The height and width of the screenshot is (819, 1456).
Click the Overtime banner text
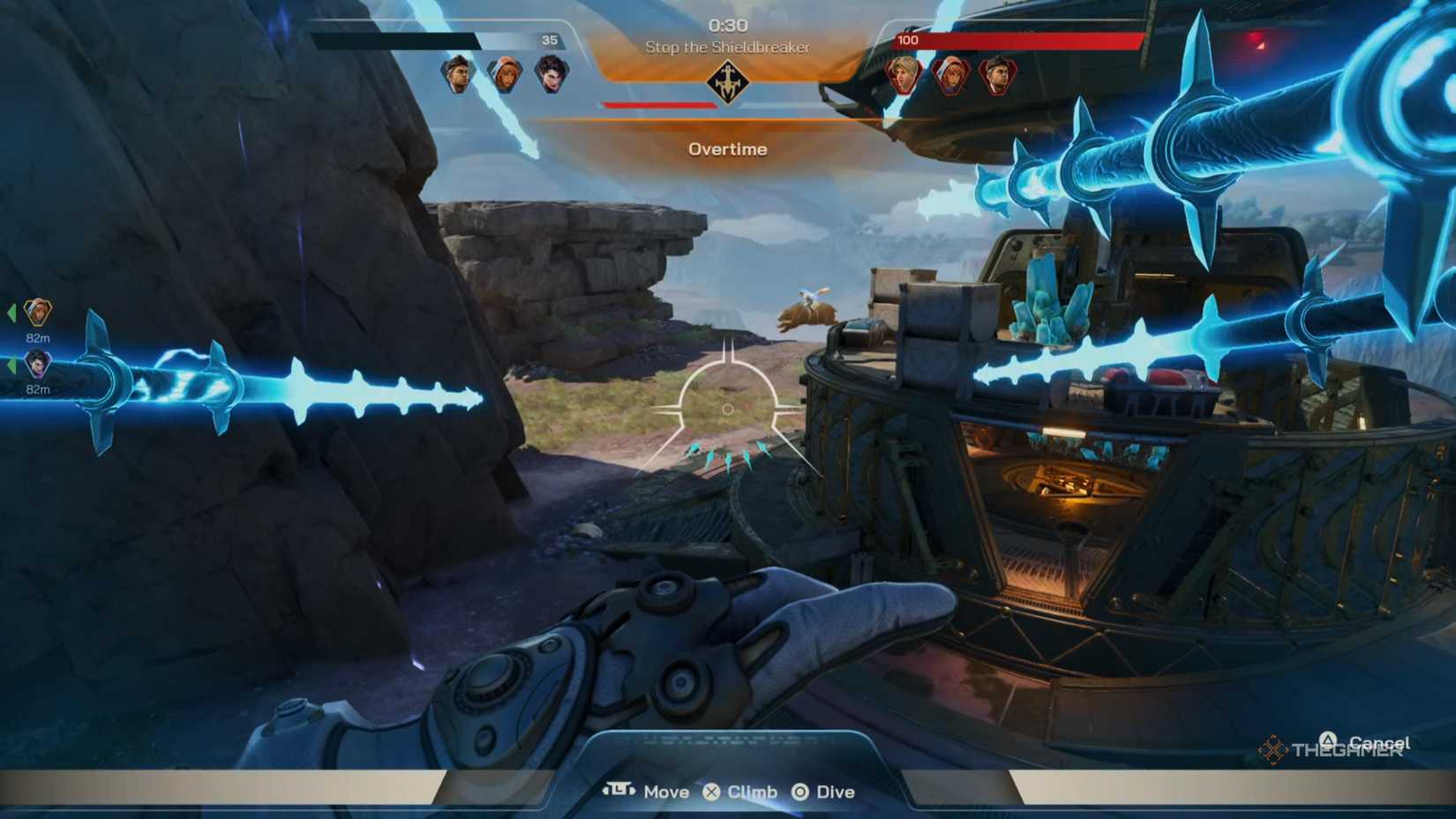click(729, 149)
